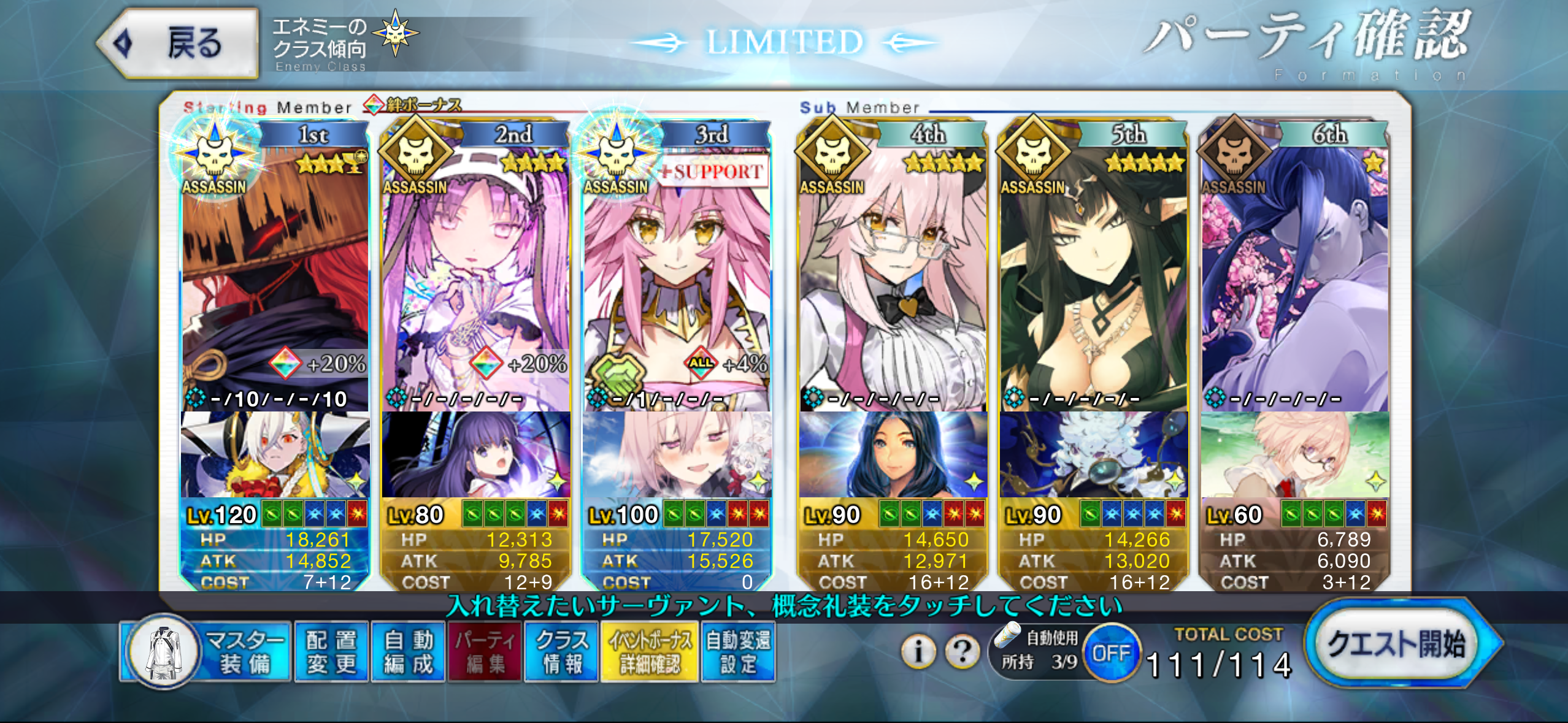The width and height of the screenshot is (1568, 723).
Task: View エネミーのクラス傾向 enemy class icon
Action: [396, 33]
